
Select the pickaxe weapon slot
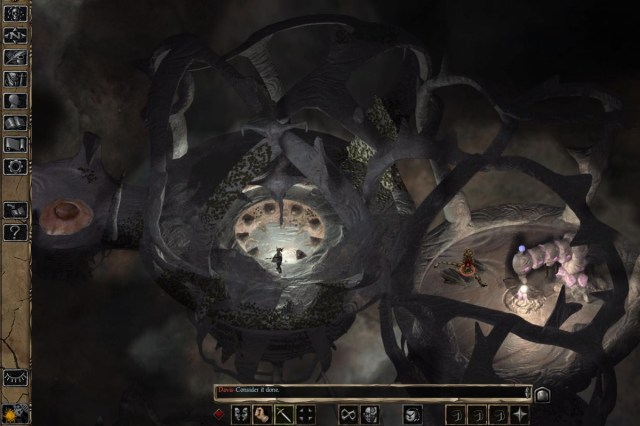pos(284,414)
